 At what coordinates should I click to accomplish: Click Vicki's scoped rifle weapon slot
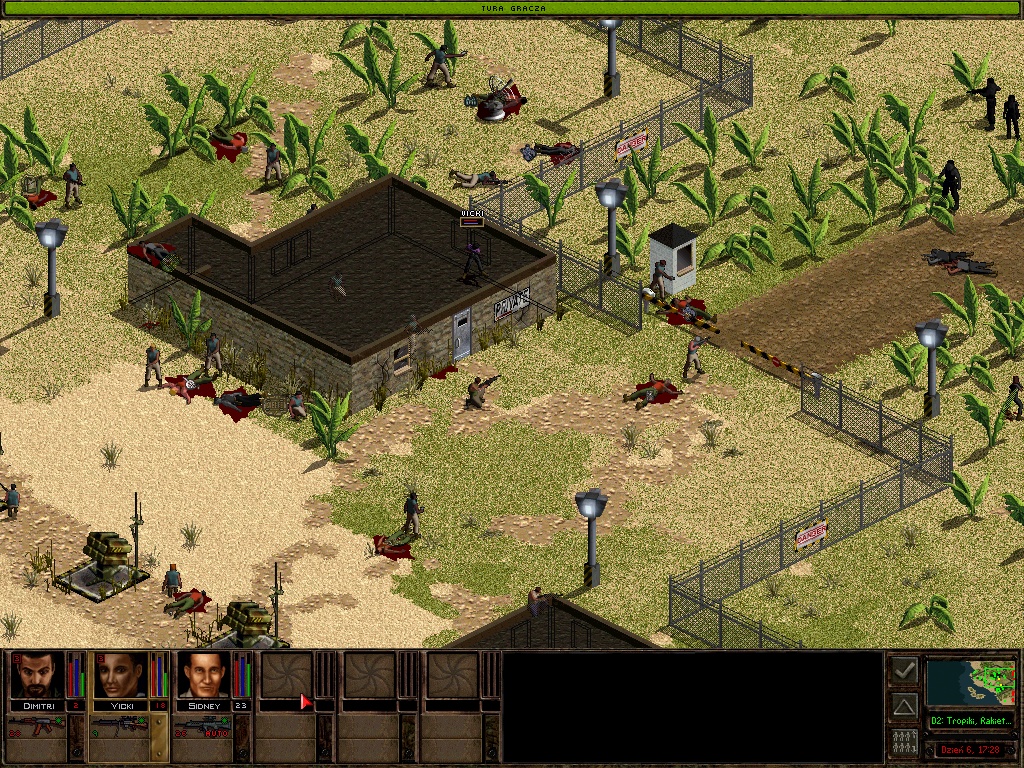point(127,727)
